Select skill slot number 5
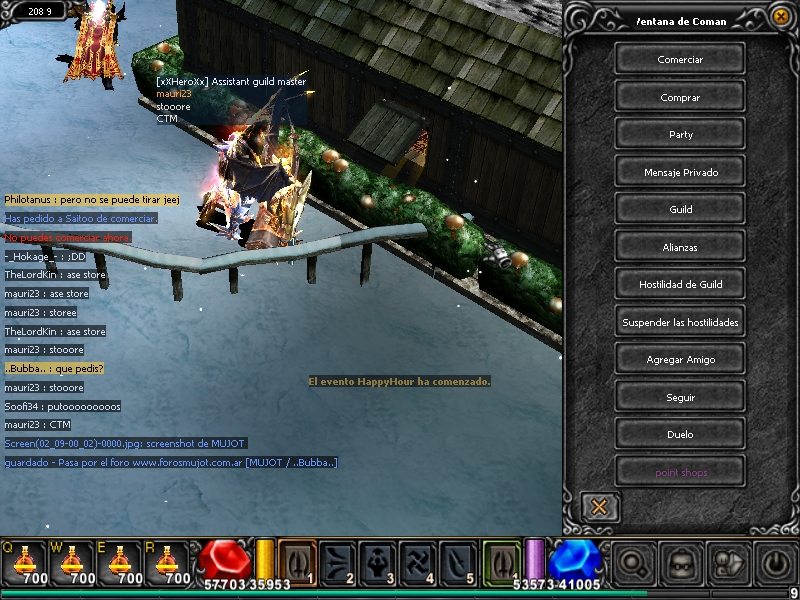The image size is (800, 600). [461, 562]
